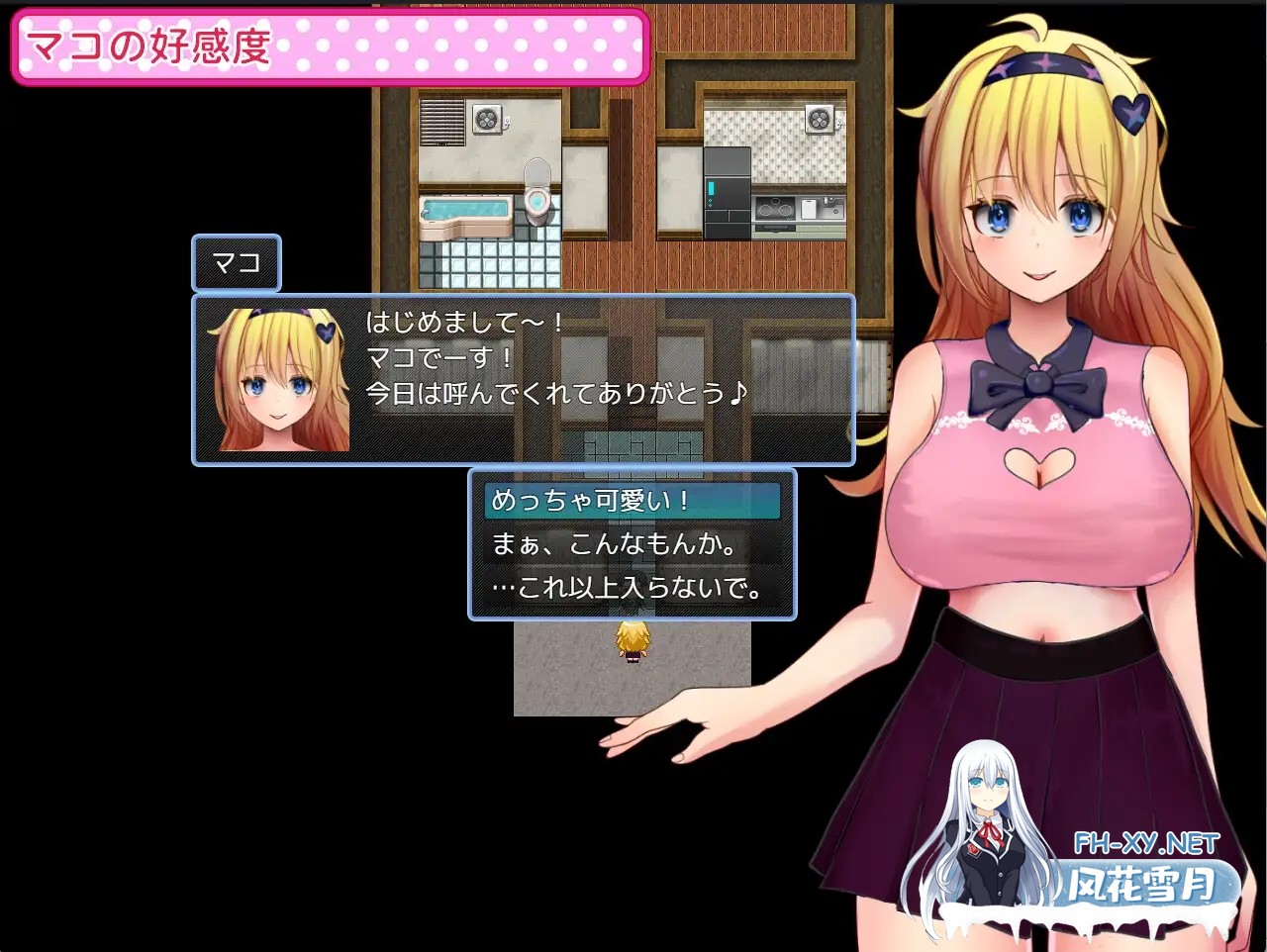
Task: Click the ventilation fan in the kitchen
Action: click(820, 119)
